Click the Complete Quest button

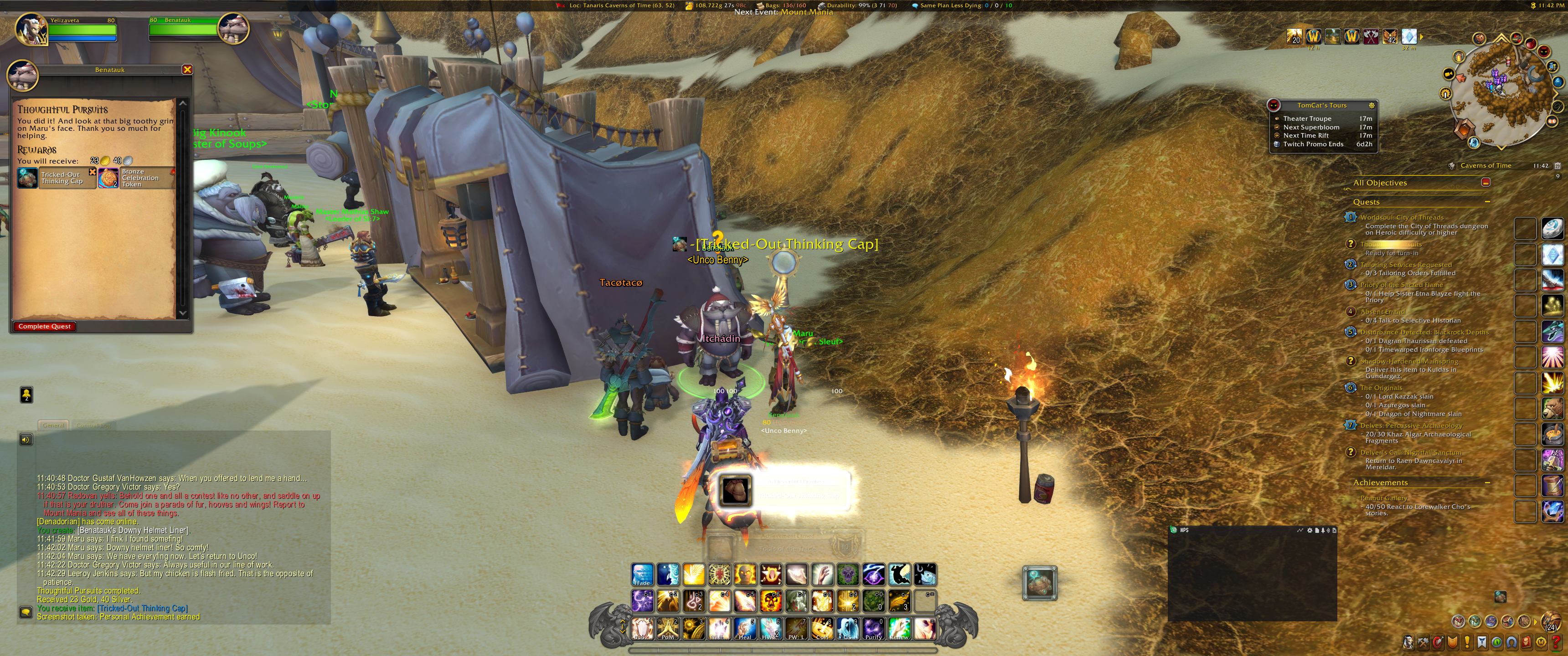point(44,326)
